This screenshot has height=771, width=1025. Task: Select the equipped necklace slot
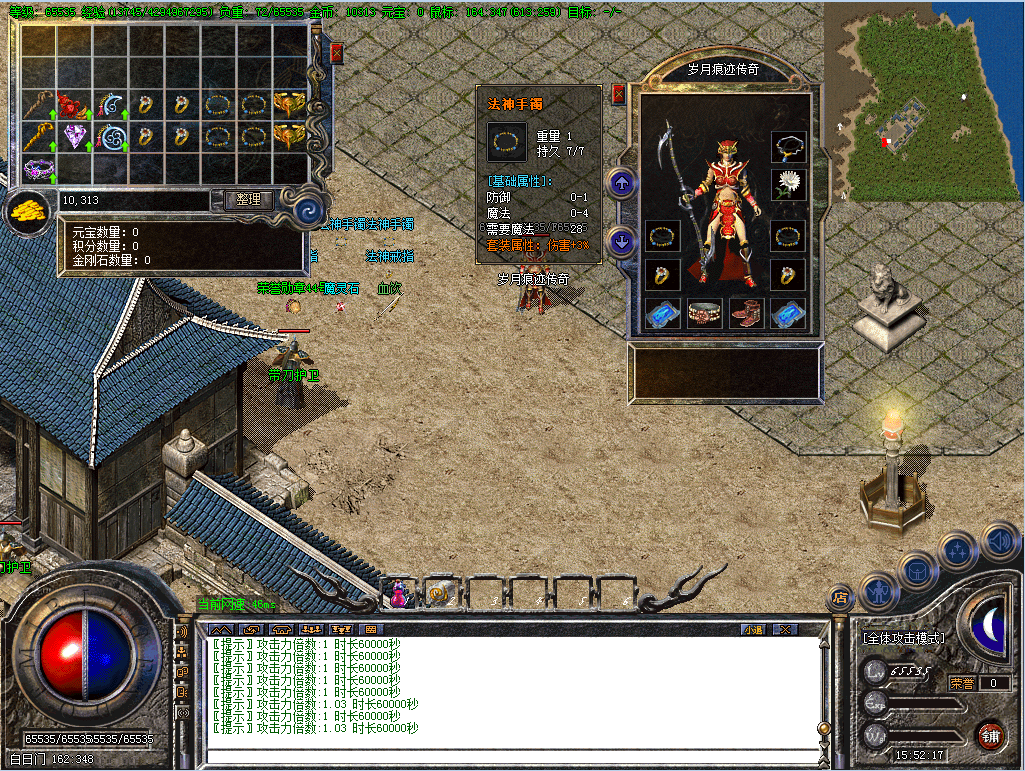(789, 147)
